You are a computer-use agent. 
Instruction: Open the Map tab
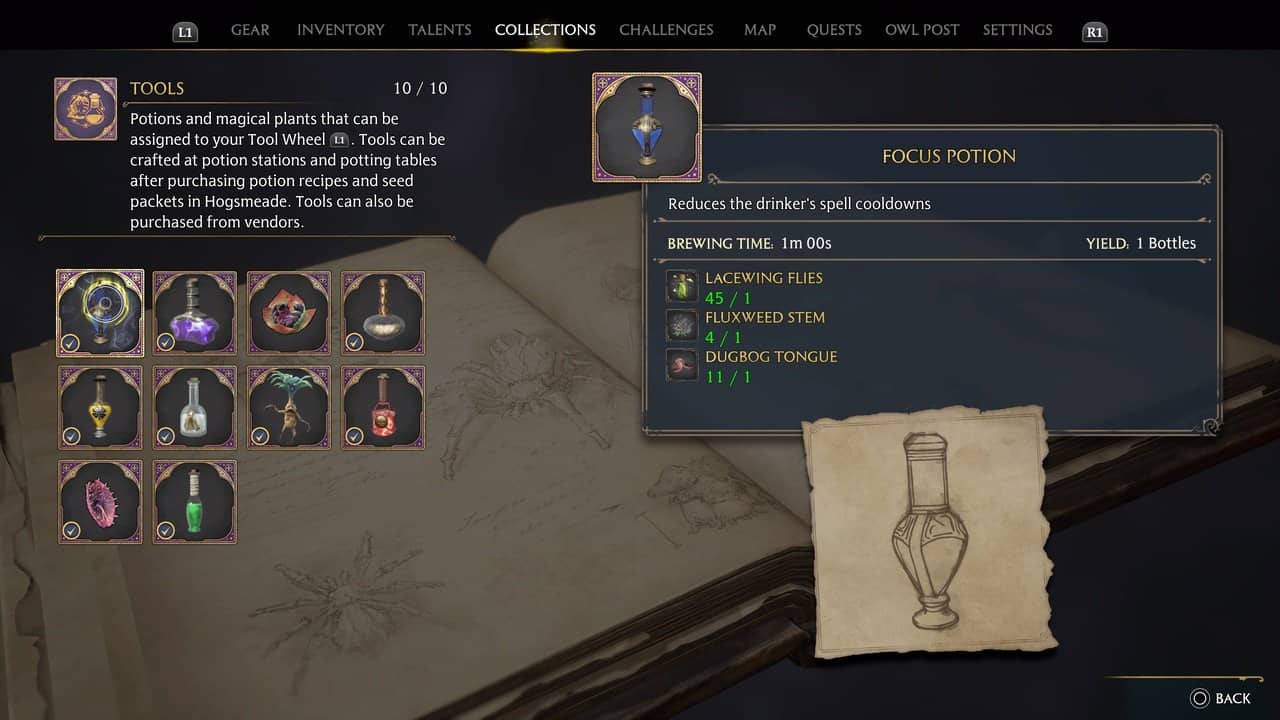coord(760,30)
